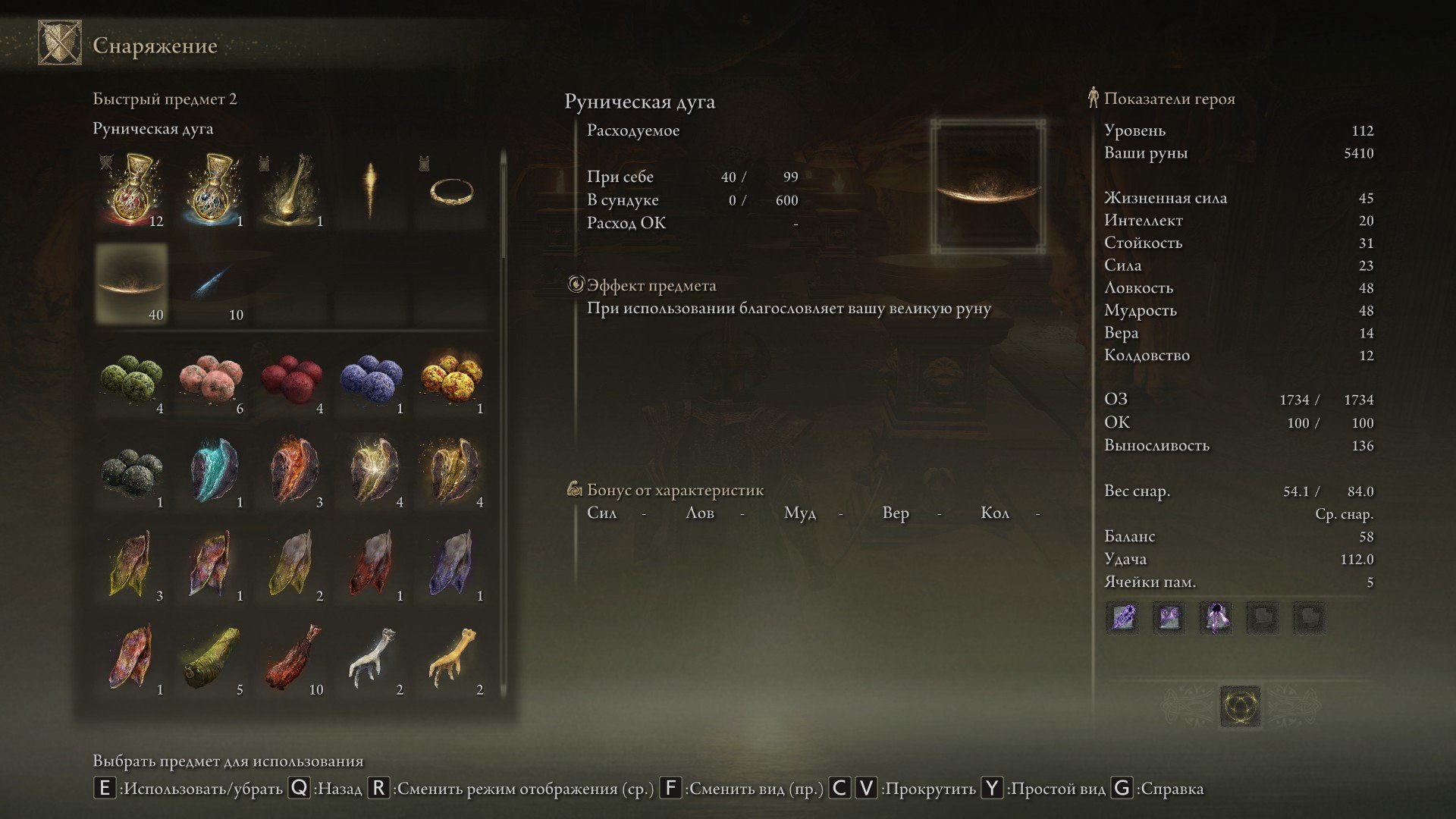Click the great rune emblem icon

tap(1241, 706)
